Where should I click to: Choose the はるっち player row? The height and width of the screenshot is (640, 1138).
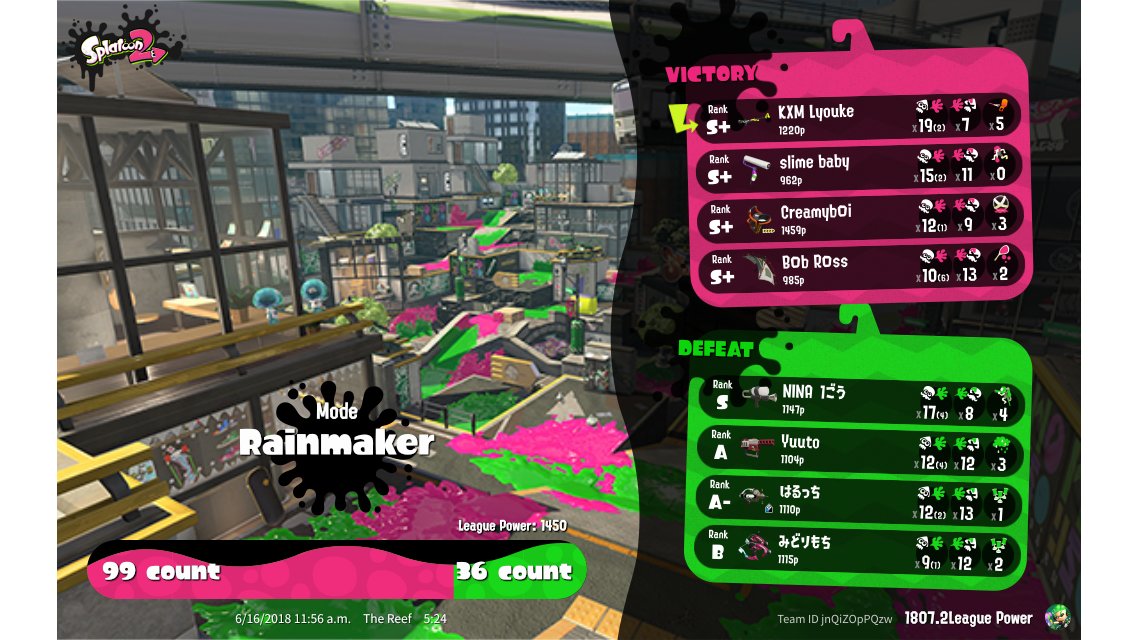pos(860,499)
